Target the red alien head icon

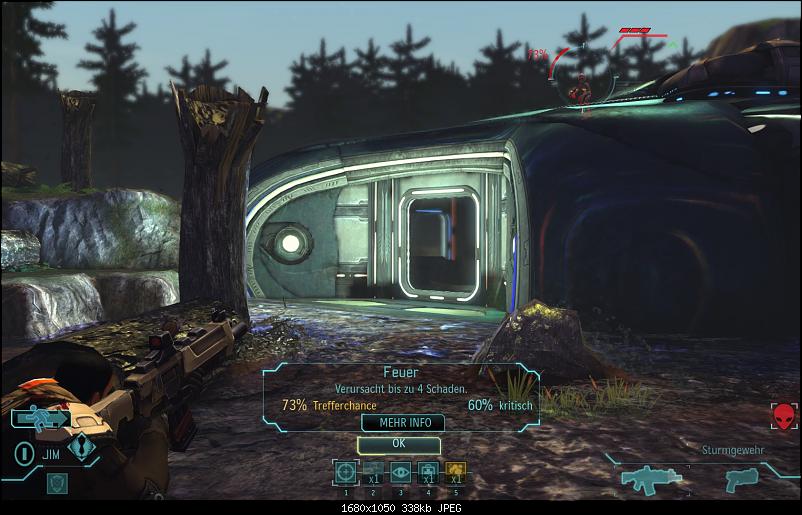click(784, 416)
